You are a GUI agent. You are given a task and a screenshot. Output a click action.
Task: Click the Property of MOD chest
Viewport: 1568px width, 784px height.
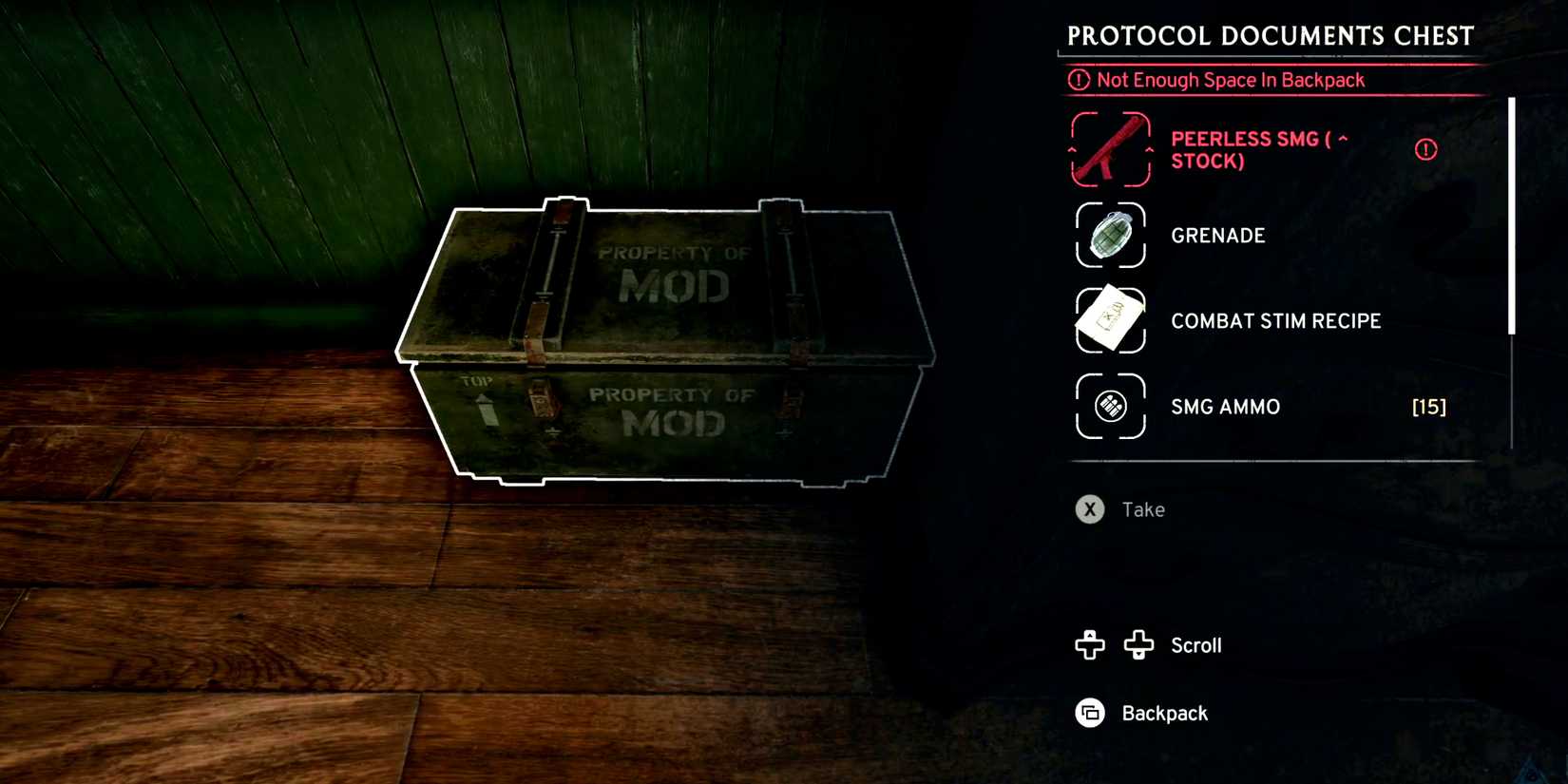click(665, 342)
